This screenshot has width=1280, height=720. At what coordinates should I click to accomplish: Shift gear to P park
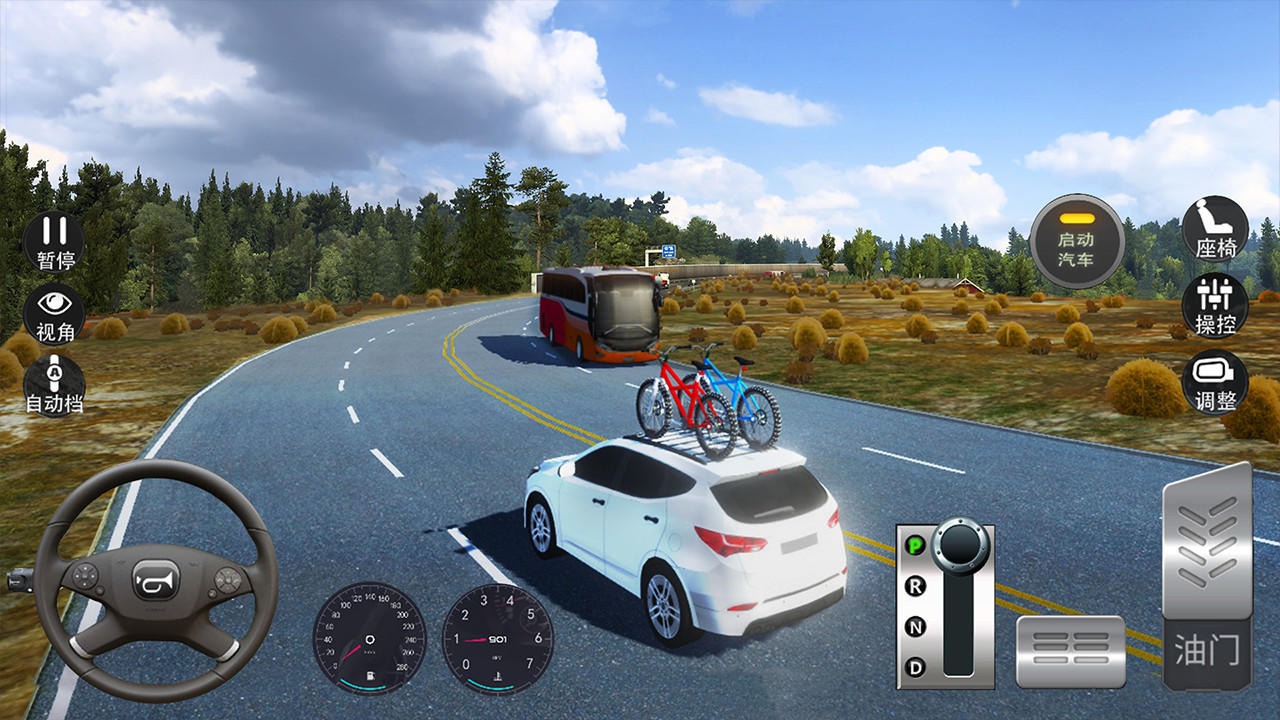point(914,545)
